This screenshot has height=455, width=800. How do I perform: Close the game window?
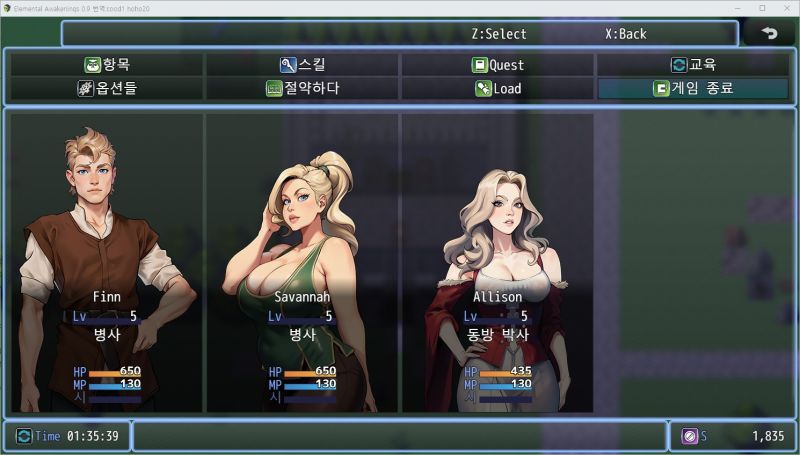[787, 8]
